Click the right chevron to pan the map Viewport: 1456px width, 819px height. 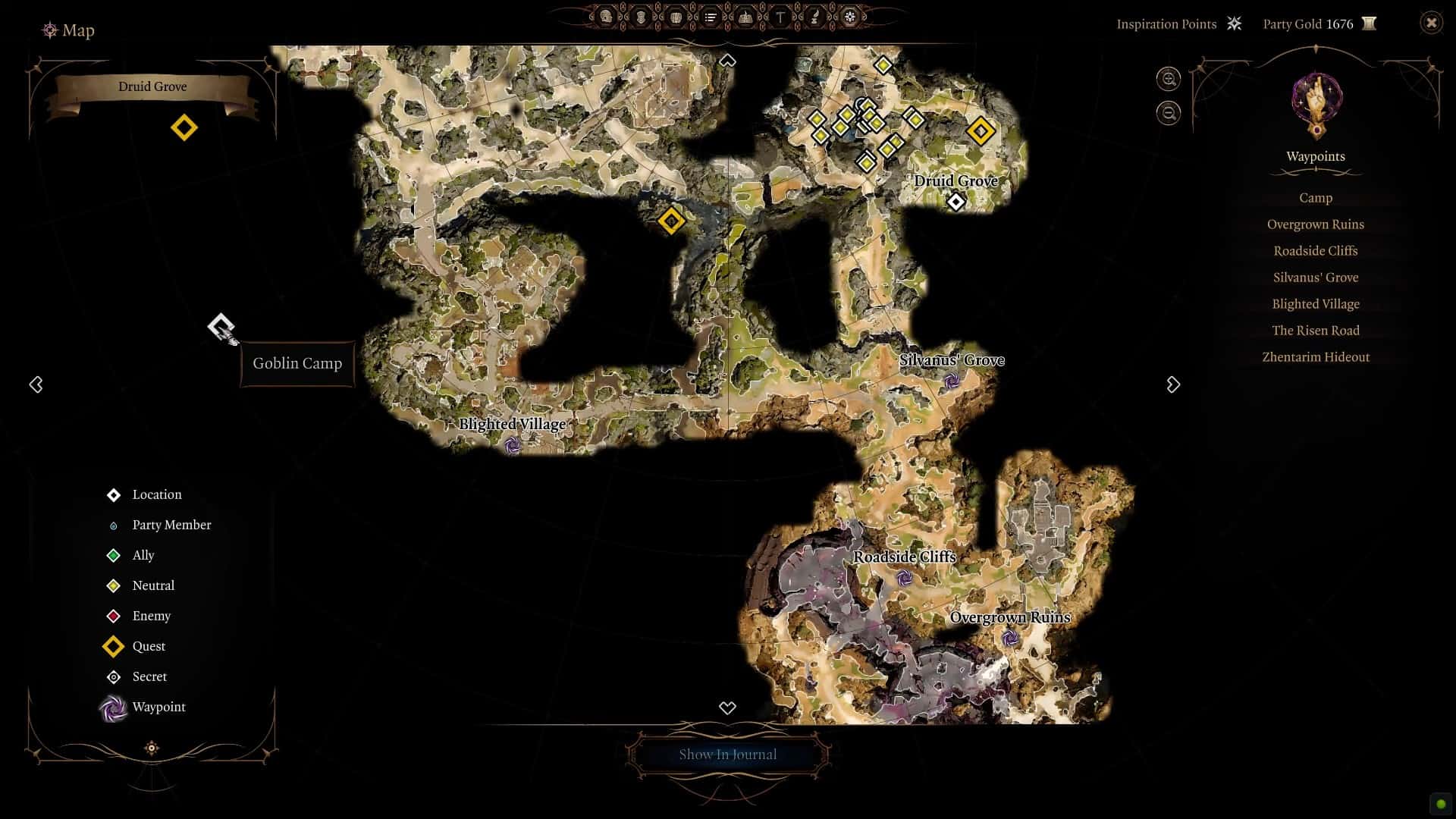click(x=1173, y=384)
